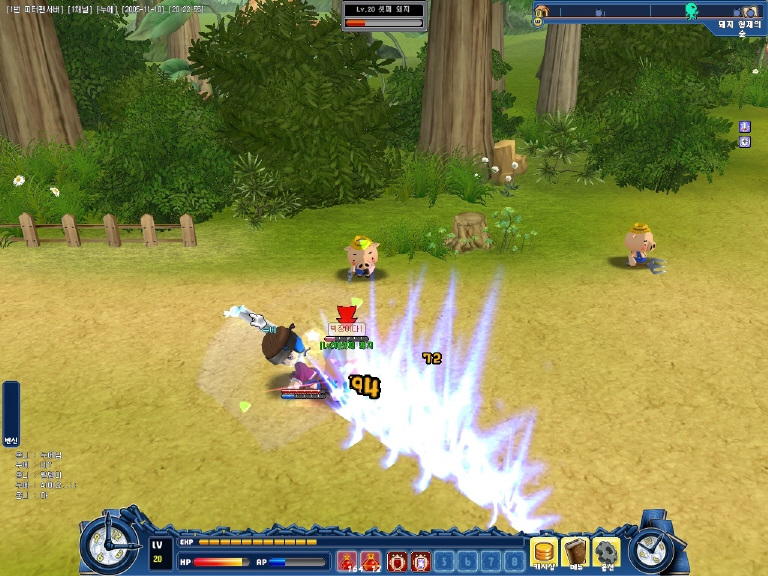Viewport: 768px width, 576px height.
Task: Click the upper small blue side icon
Action: [x=744, y=126]
